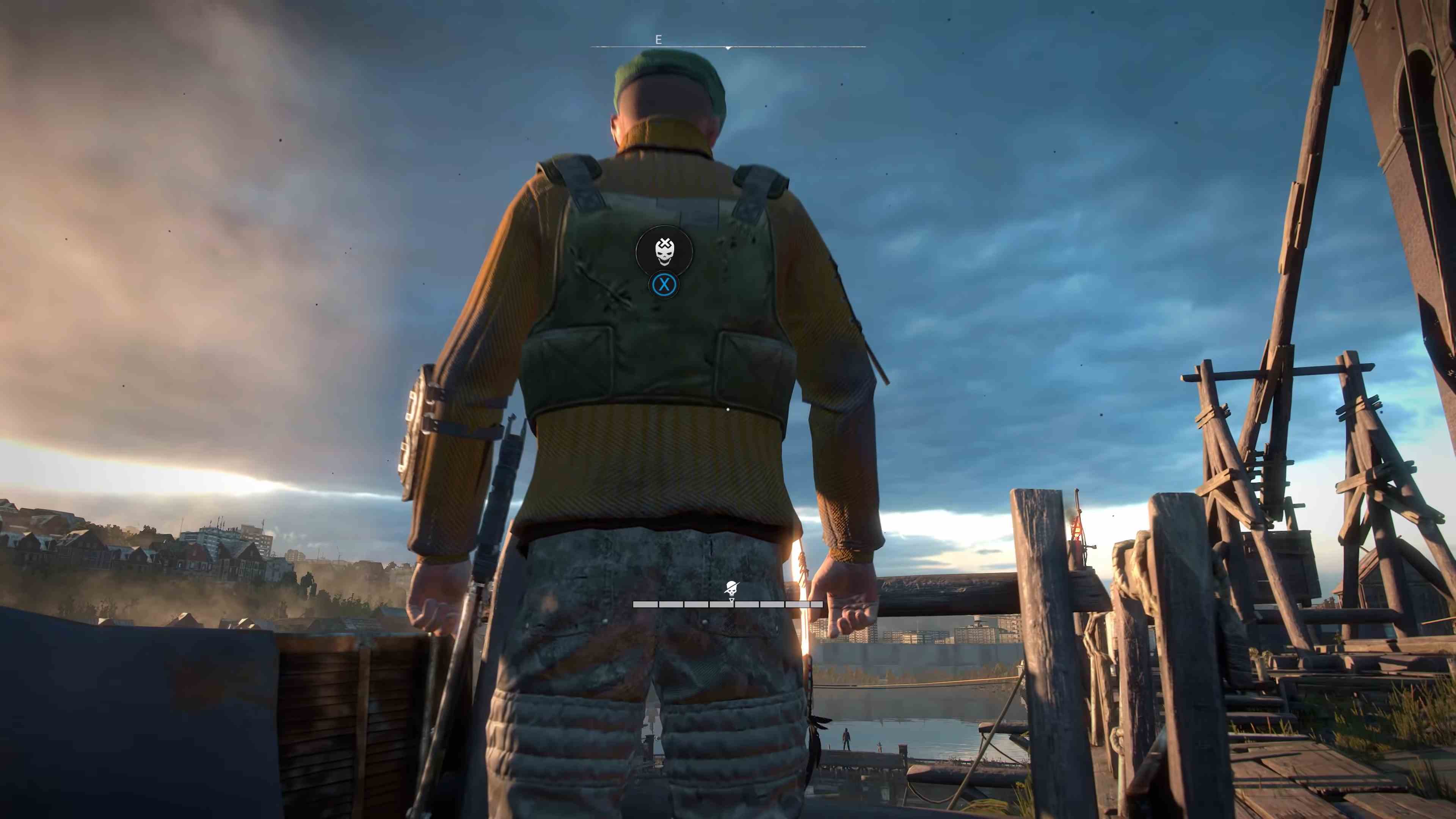Image resolution: width=1456 pixels, height=819 pixels.
Task: Click the small crosshair dot at screen center
Action: [x=728, y=409]
